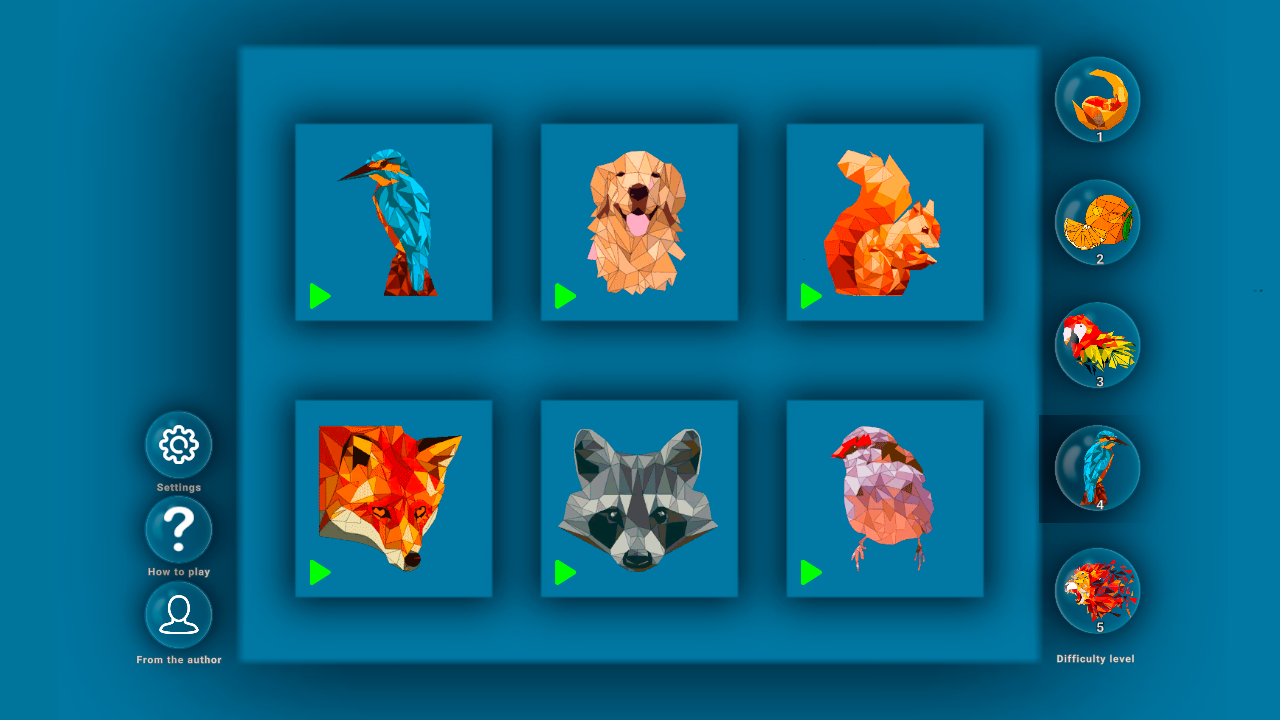
Task: Start the squirrel puzzle via its play arrow
Action: (x=810, y=295)
